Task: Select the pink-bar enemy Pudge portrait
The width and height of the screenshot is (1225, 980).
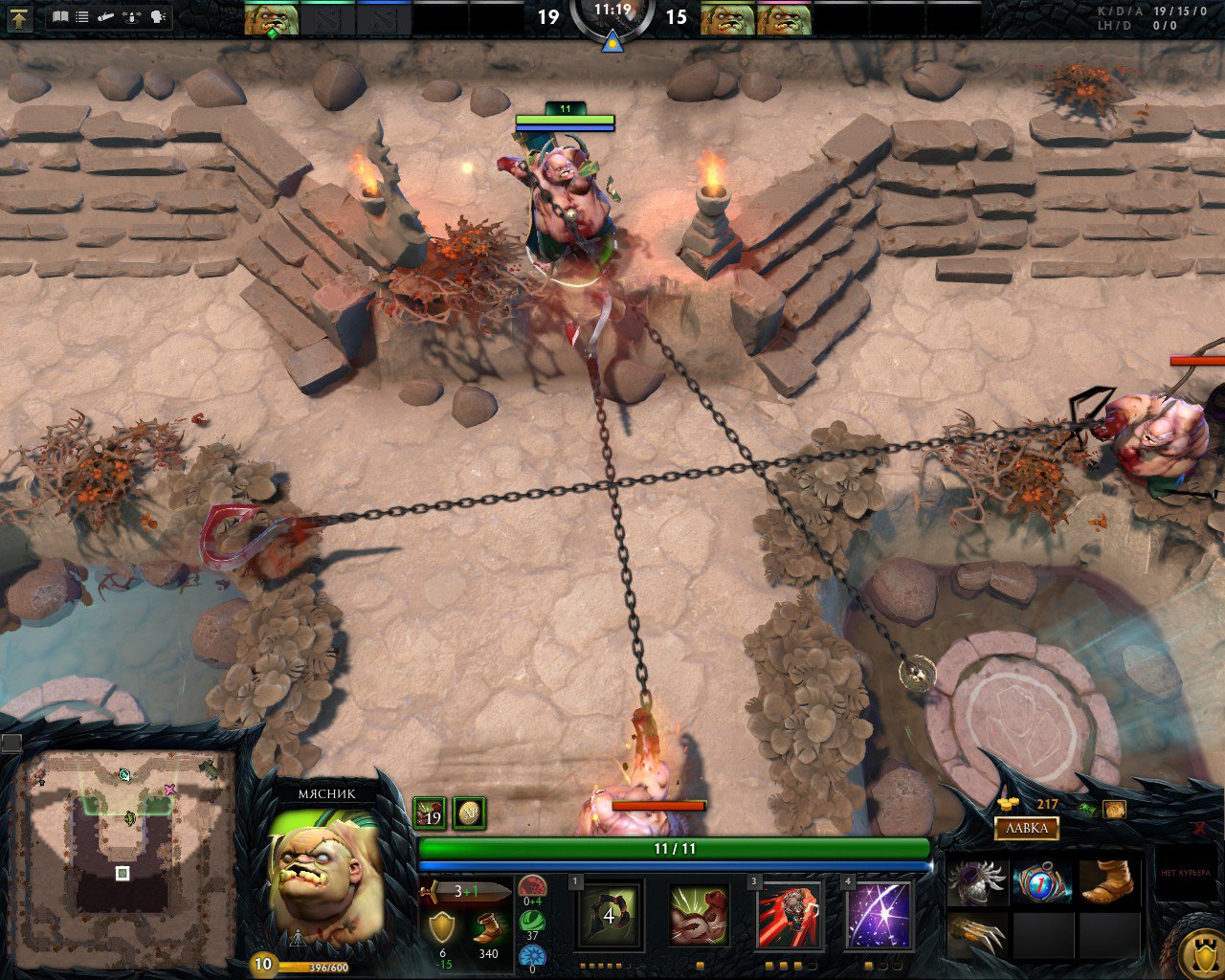Action: [785, 19]
